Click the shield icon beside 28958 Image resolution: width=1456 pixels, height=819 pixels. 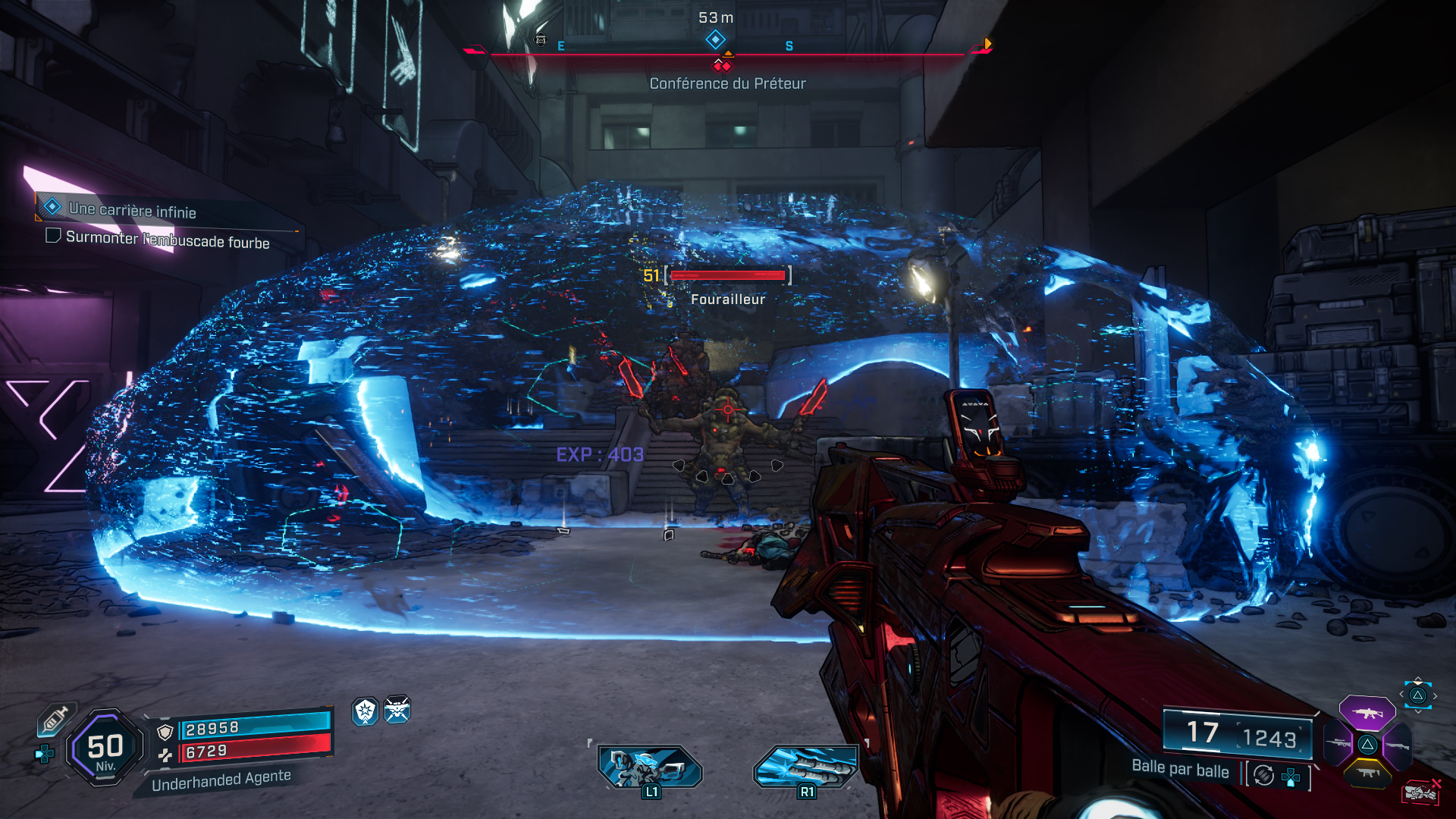[x=164, y=733]
